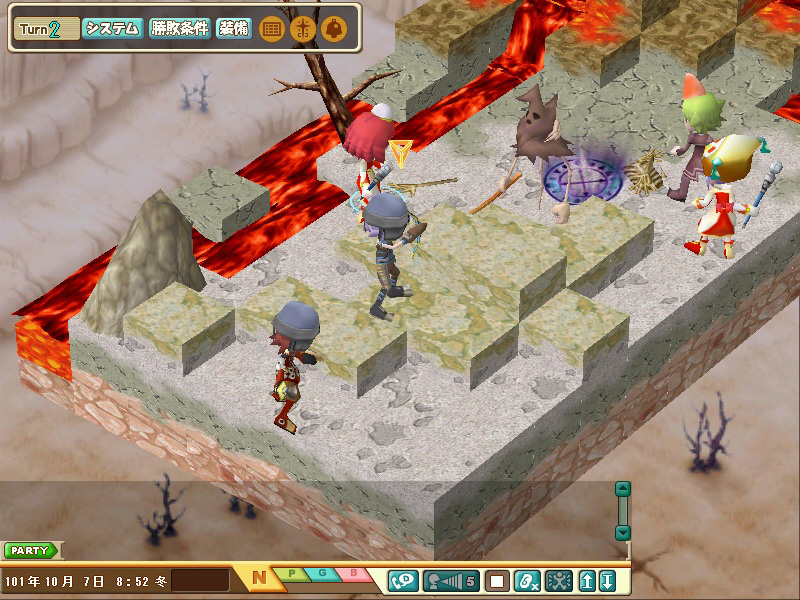Open the PARTY panel
Screen dimensions: 800x600
[x=32, y=550]
